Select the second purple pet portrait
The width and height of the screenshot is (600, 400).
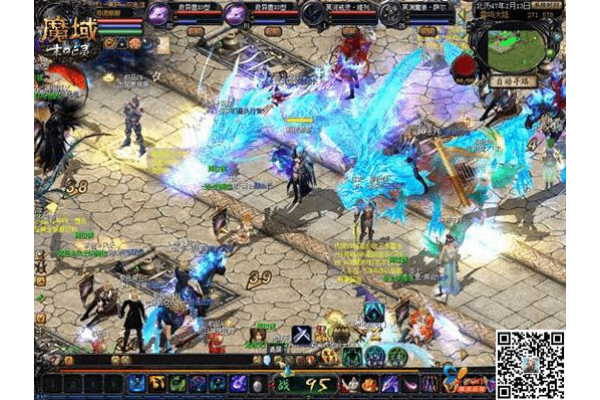click(234, 13)
